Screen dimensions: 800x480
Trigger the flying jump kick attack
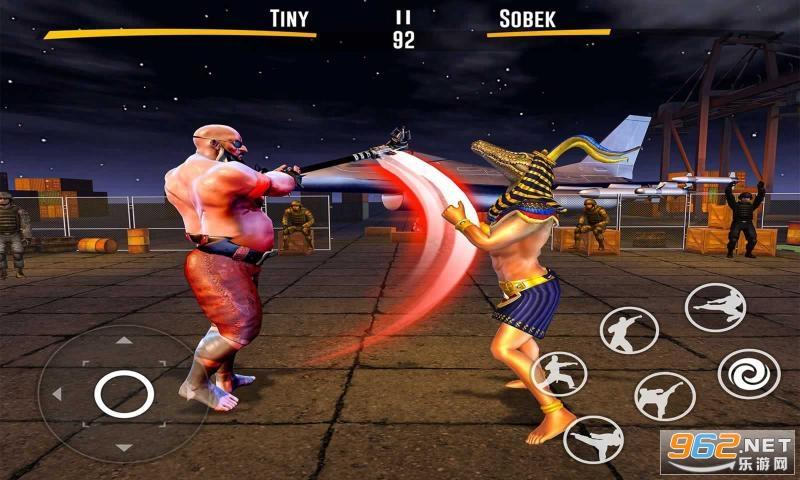click(714, 307)
